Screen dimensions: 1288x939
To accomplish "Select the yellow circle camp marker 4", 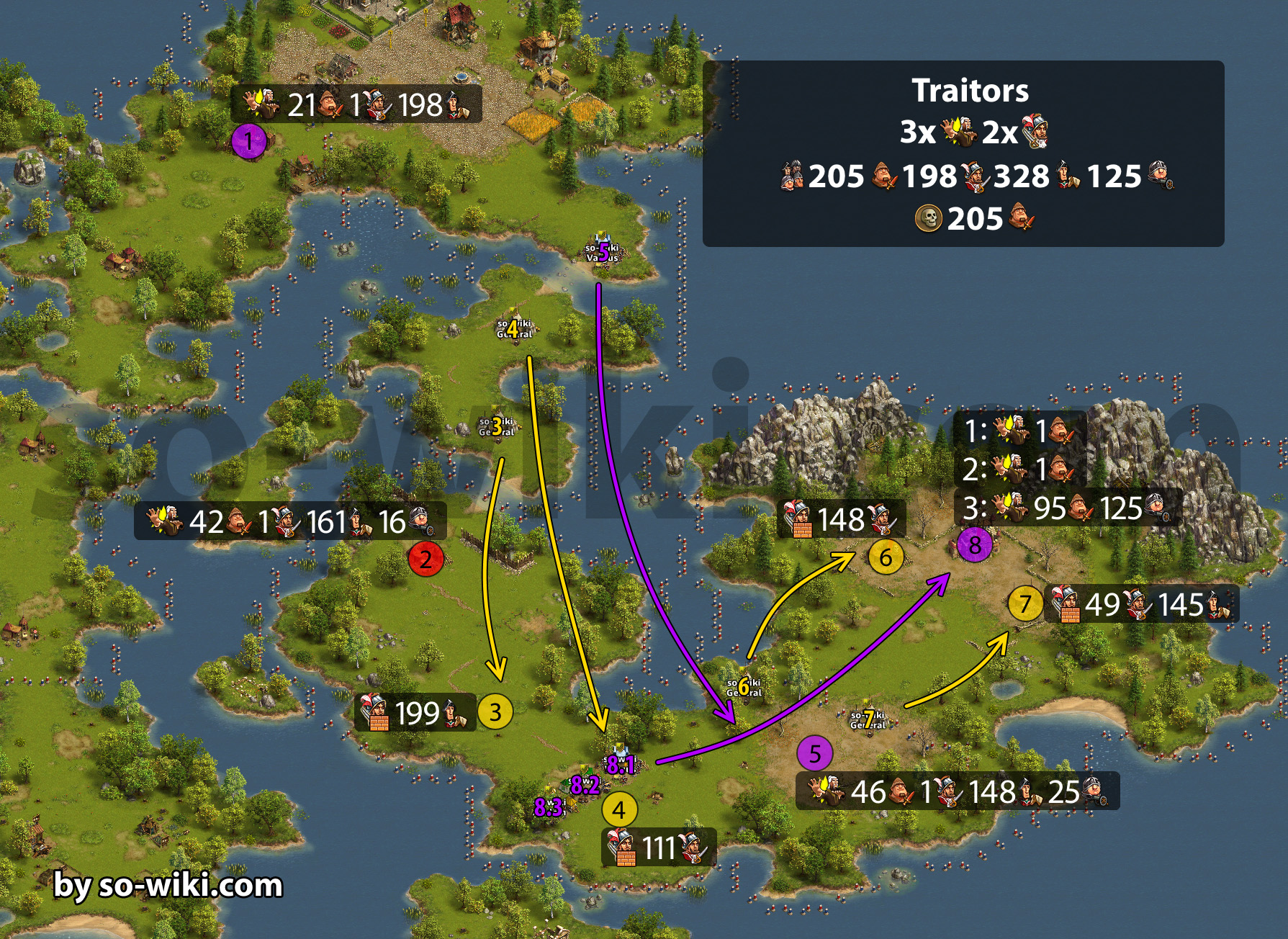I will pos(619,810).
